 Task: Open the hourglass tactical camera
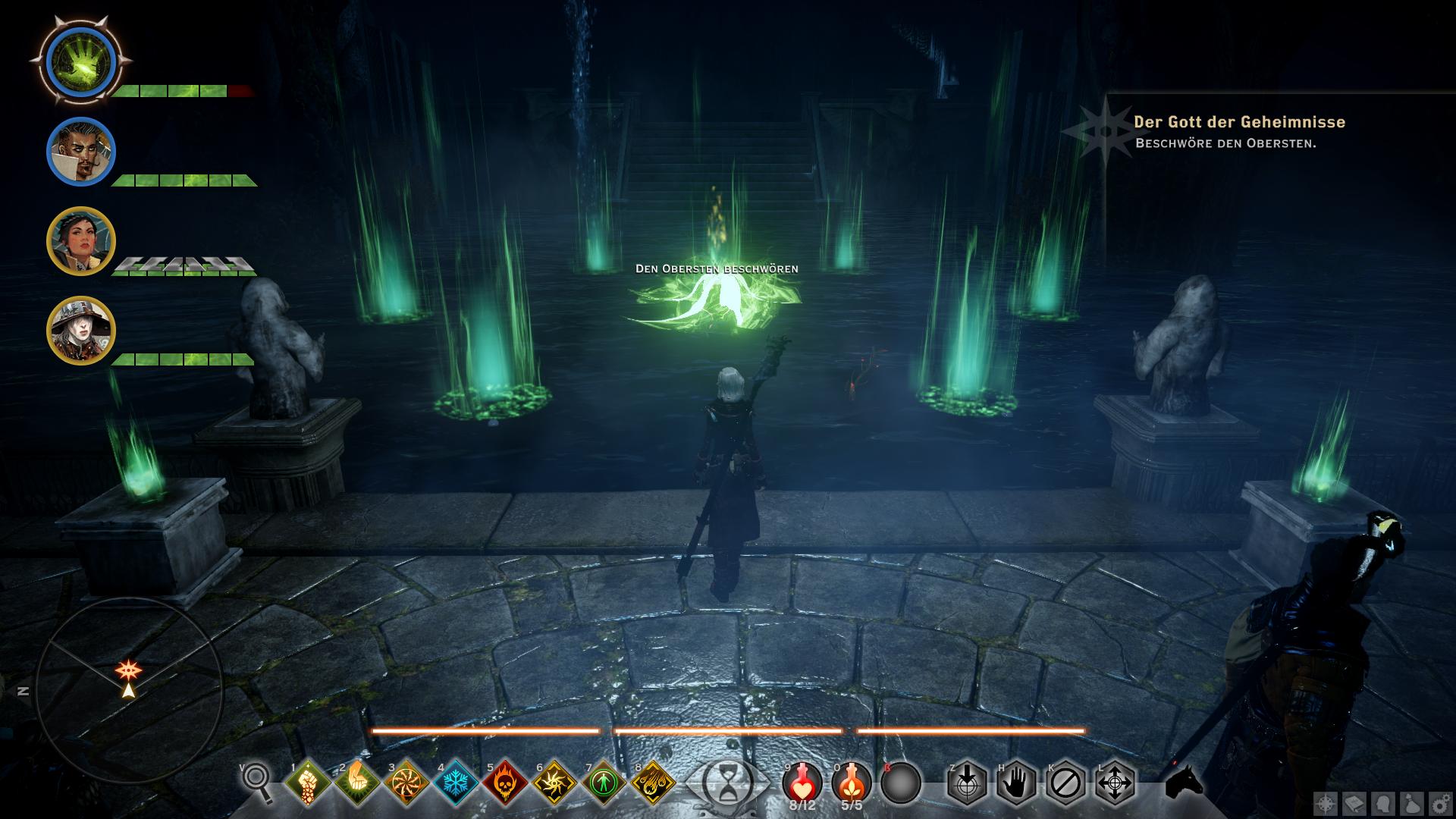point(725,783)
